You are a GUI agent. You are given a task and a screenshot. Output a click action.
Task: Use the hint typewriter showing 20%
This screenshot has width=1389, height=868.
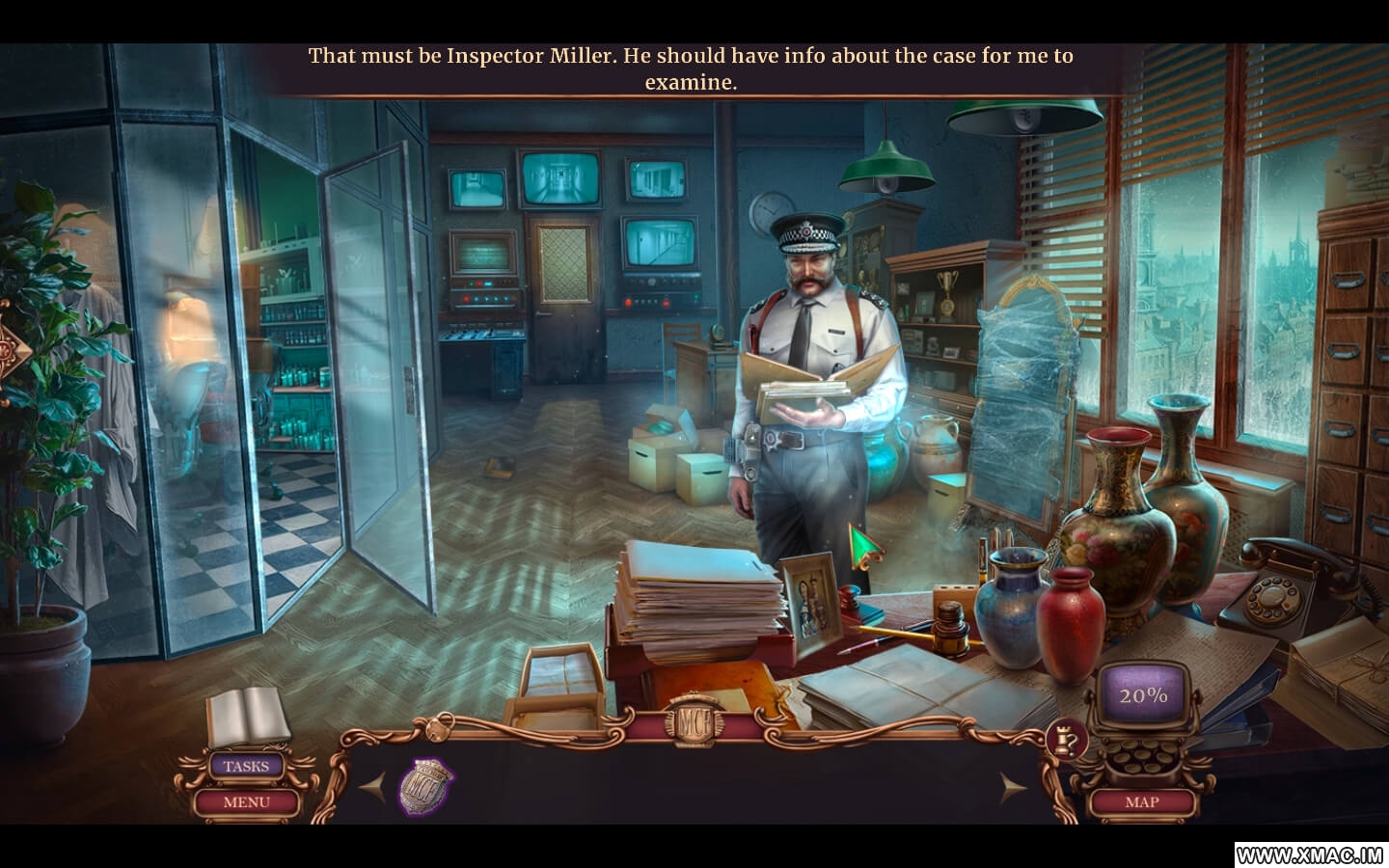[1144, 696]
